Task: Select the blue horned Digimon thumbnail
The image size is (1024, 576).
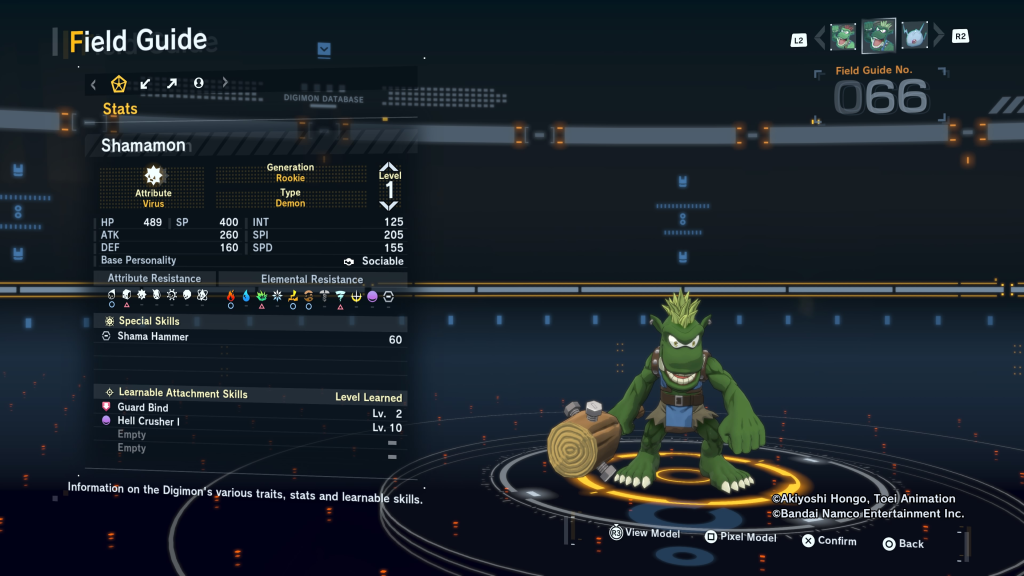Action: [913, 37]
